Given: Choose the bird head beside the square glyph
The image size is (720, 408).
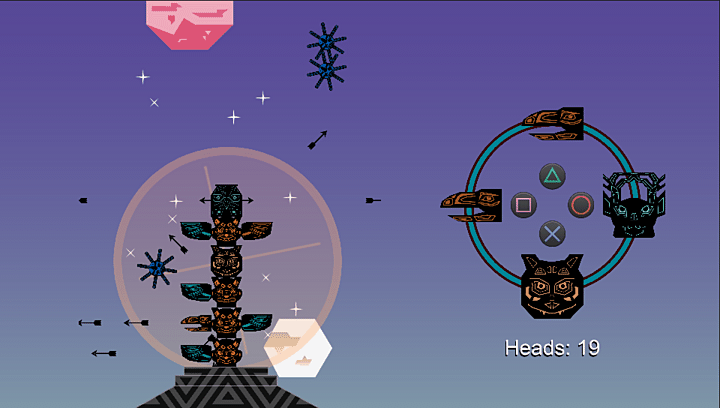Looking at the screenshot, I should [471, 205].
